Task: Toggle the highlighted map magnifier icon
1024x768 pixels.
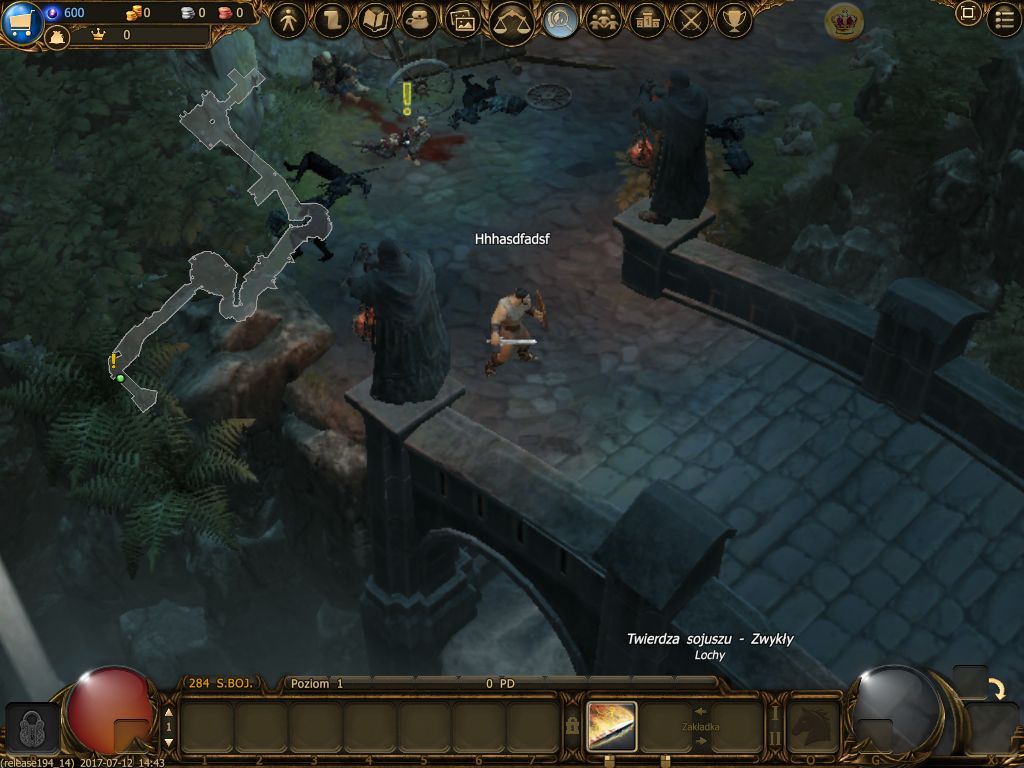Action: [x=559, y=20]
